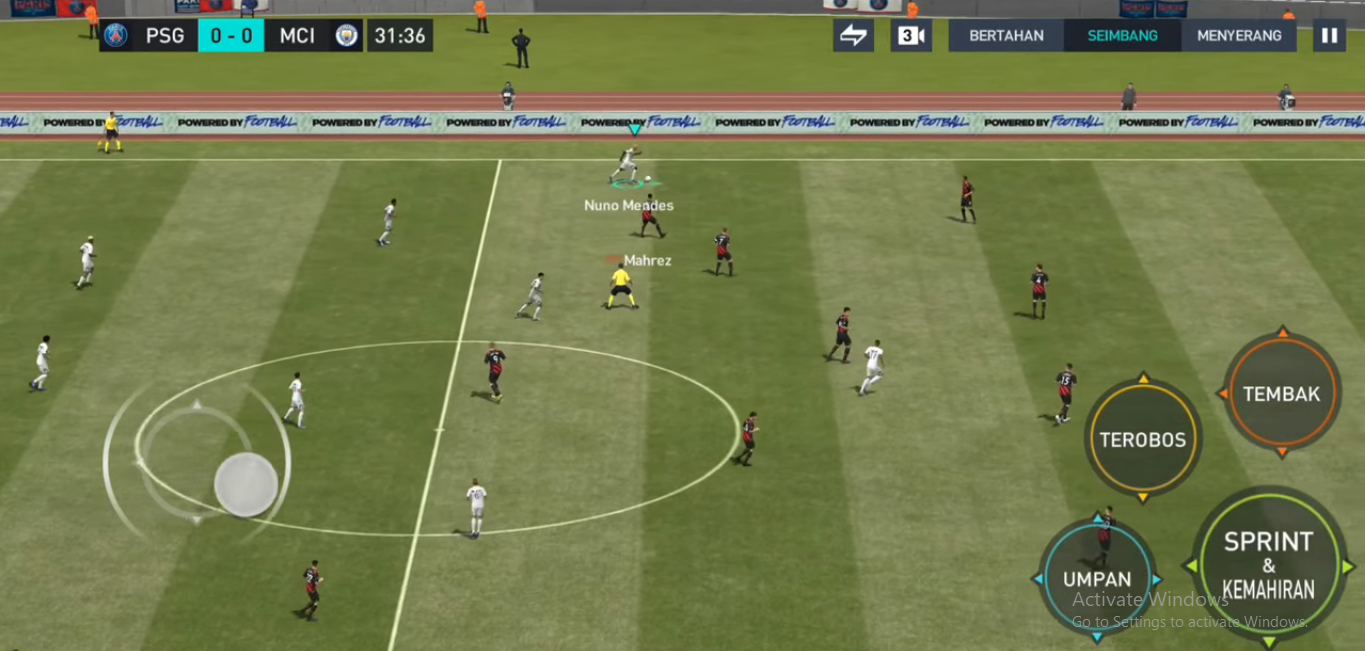
Task: Touch the virtual joystick thumb pad
Action: [246, 485]
